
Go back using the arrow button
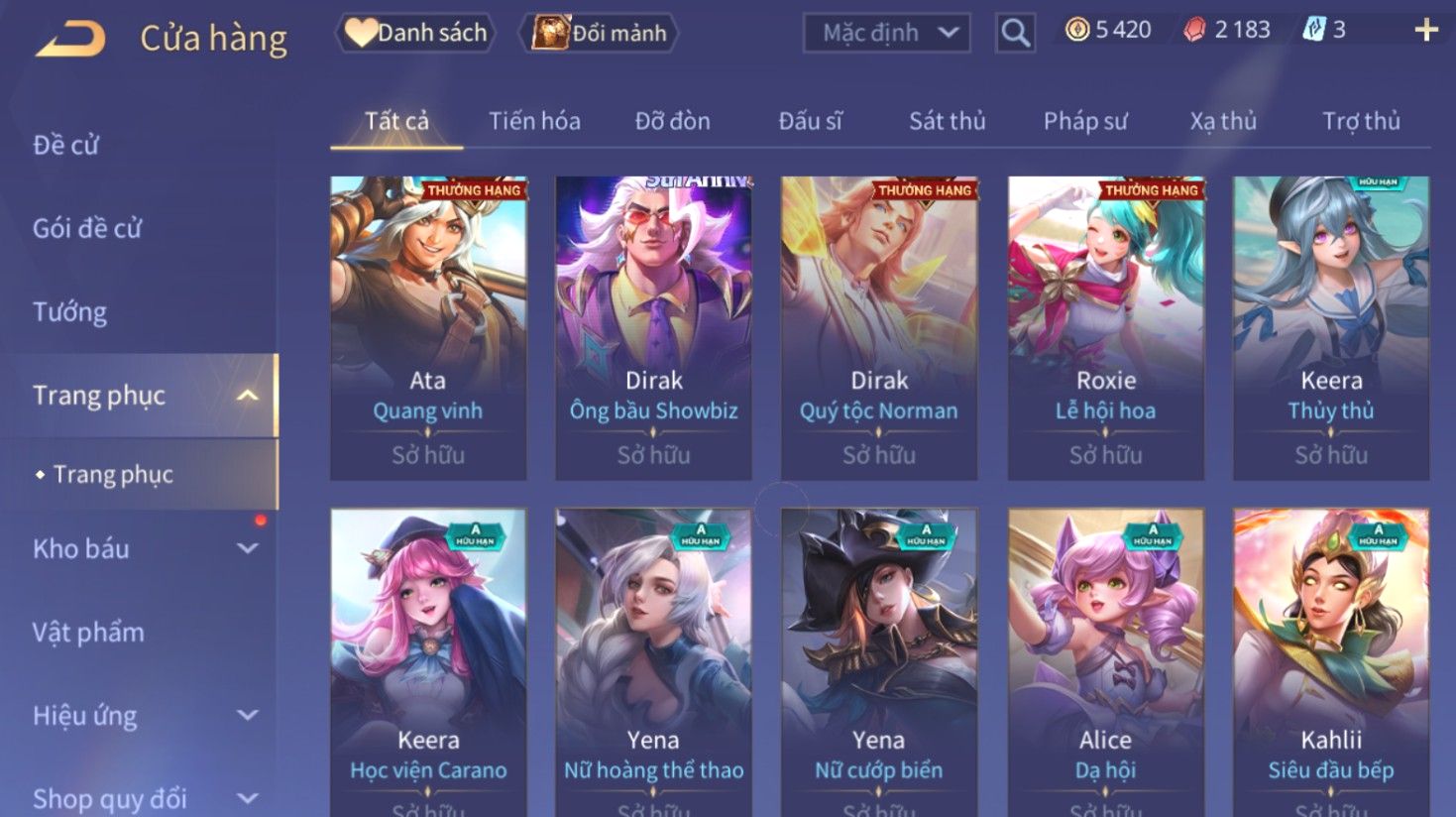tap(71, 39)
